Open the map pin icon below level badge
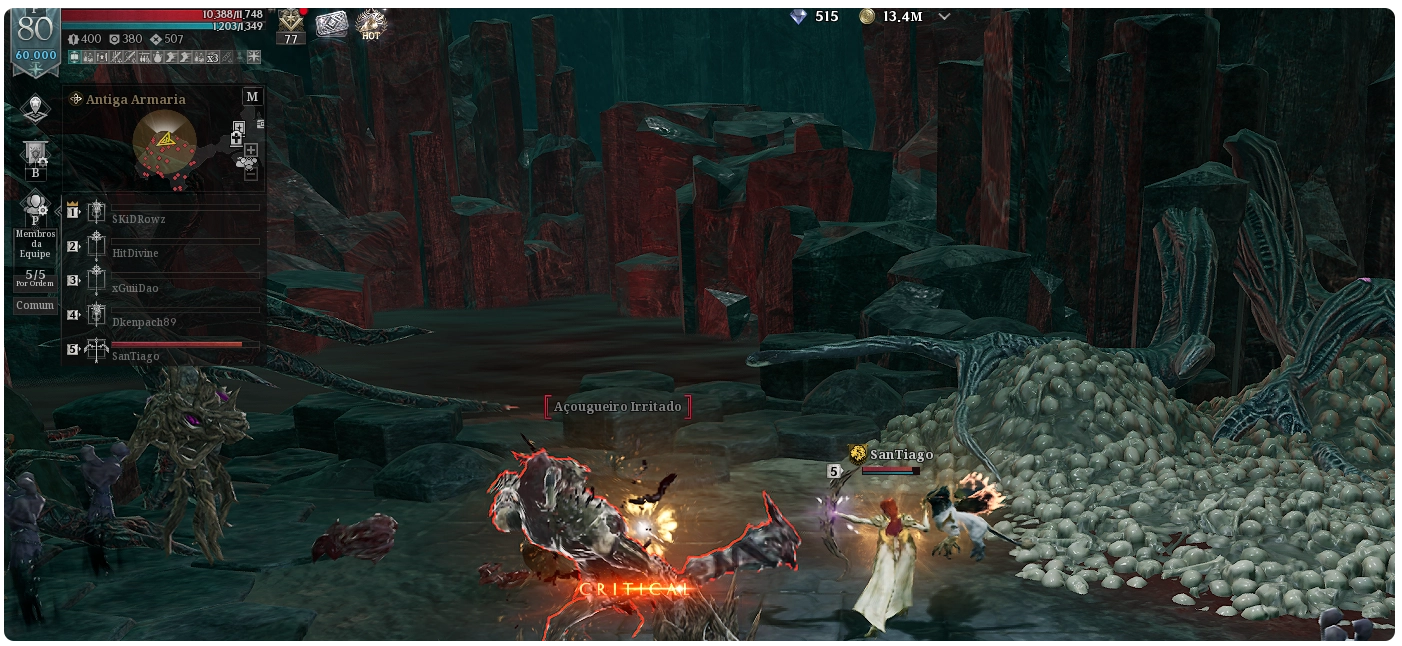 click(x=36, y=108)
